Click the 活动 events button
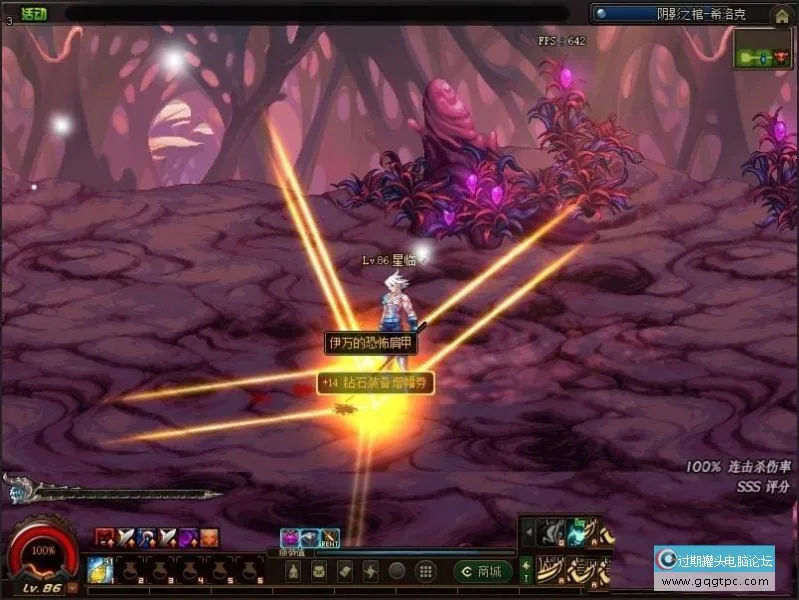799x600 pixels. [x=34, y=13]
